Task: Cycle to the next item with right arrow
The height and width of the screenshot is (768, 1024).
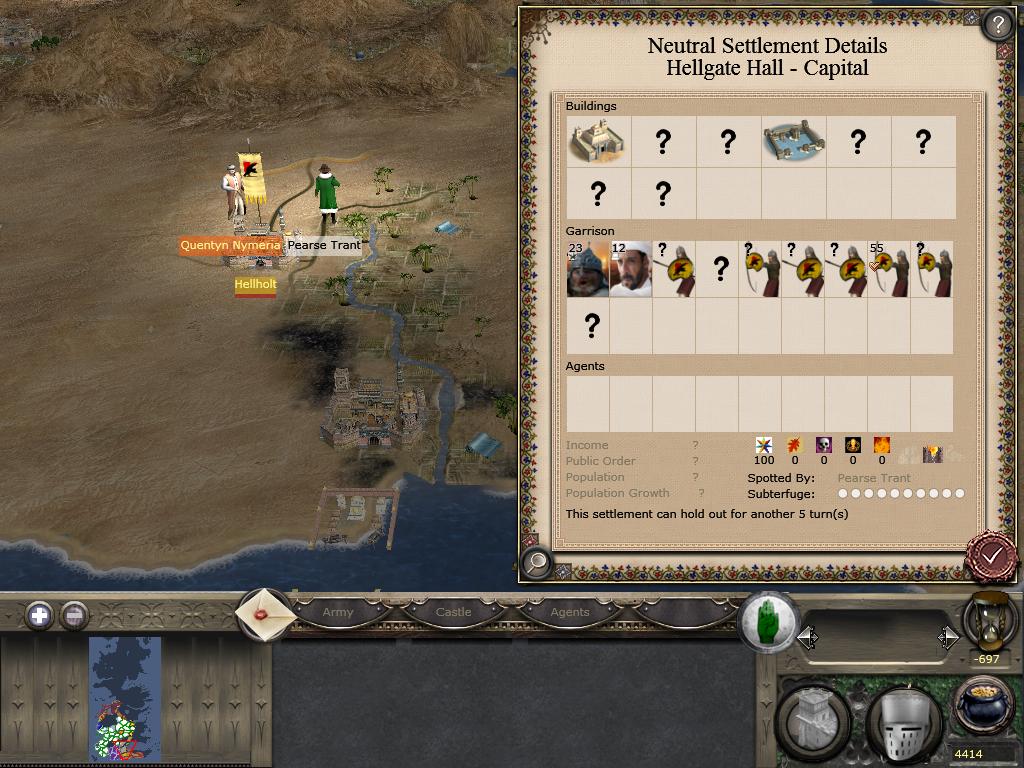Action: coord(947,637)
